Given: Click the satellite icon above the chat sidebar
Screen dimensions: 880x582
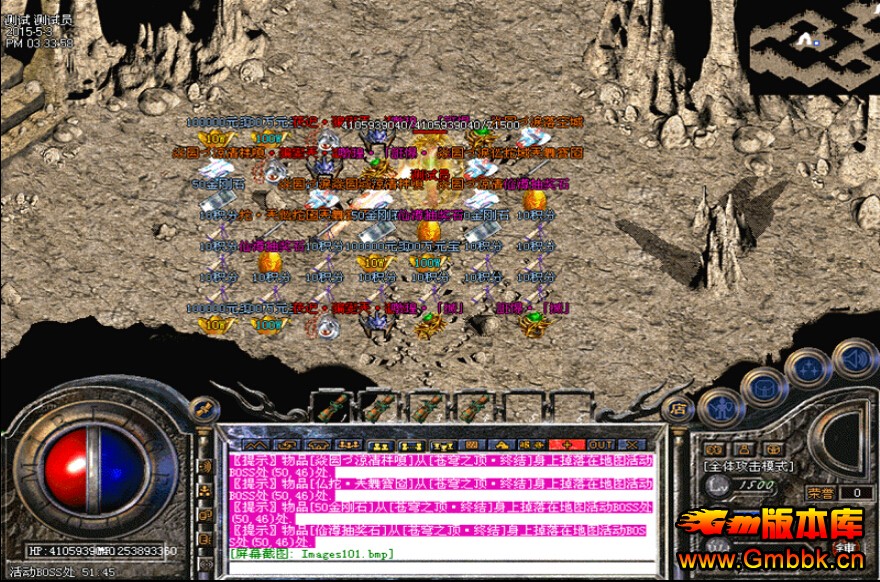Looking at the screenshot, I should pyautogui.click(x=202, y=408).
